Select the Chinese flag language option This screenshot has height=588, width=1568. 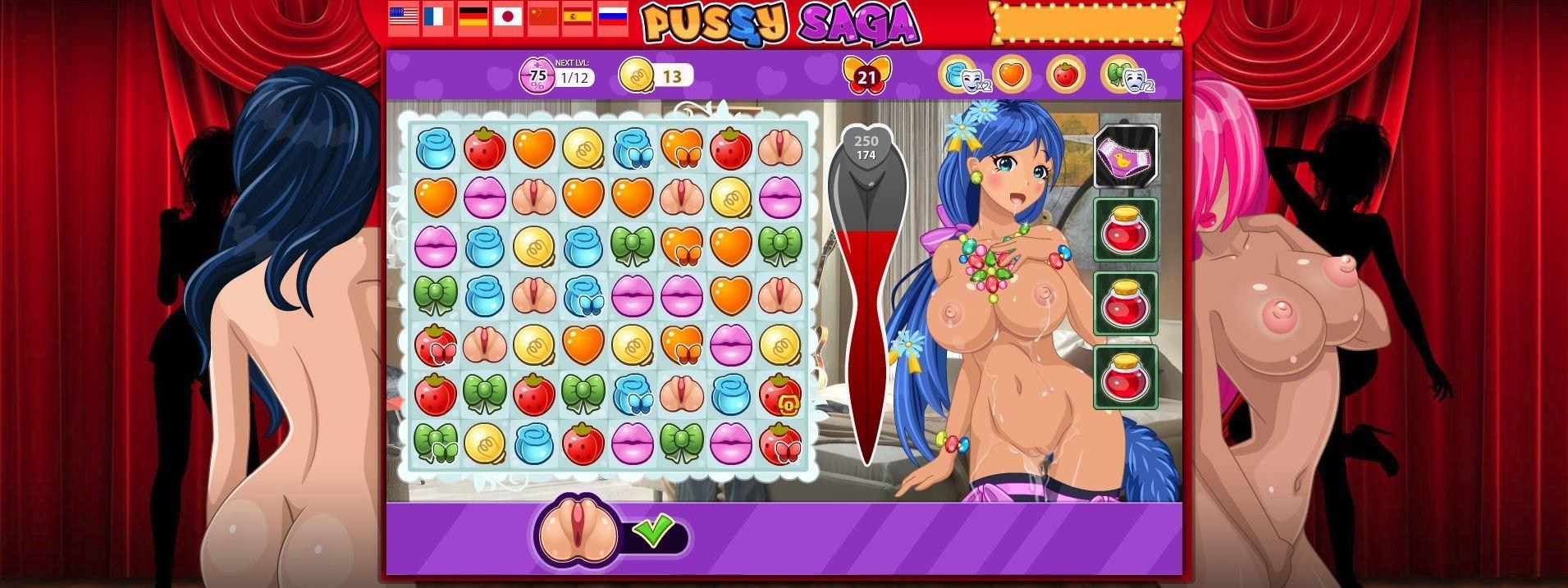click(x=543, y=16)
